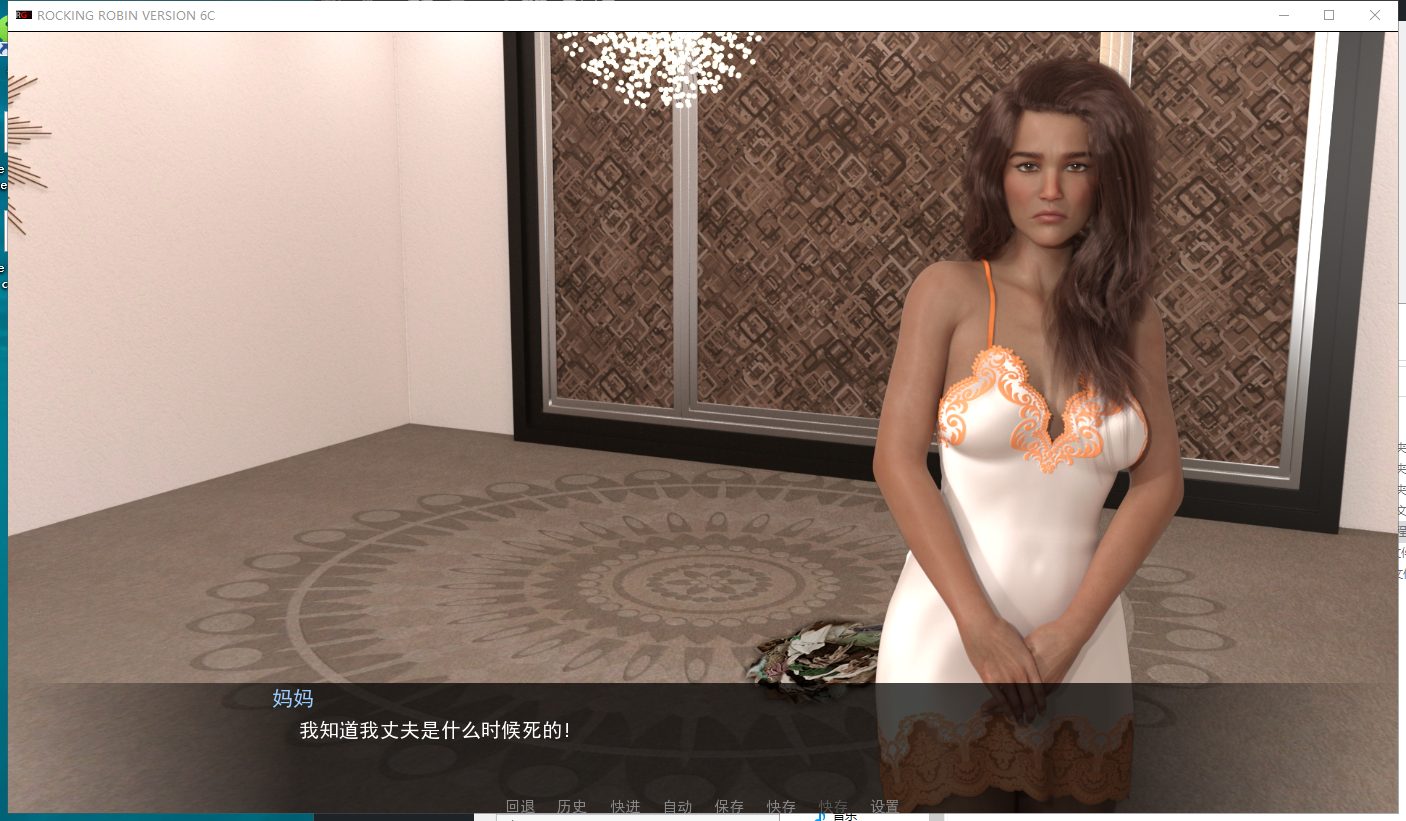Click the blue shortcut icon on the left edge
Screen dimensions: 1406x821
click(x=3, y=50)
